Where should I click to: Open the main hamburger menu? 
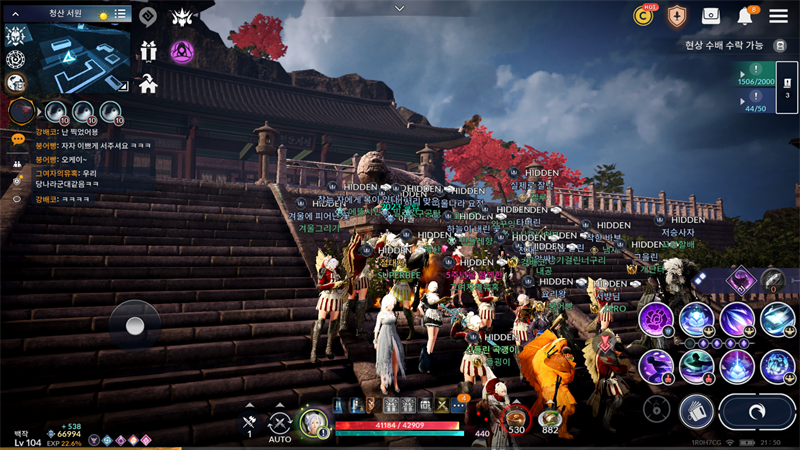click(x=778, y=16)
